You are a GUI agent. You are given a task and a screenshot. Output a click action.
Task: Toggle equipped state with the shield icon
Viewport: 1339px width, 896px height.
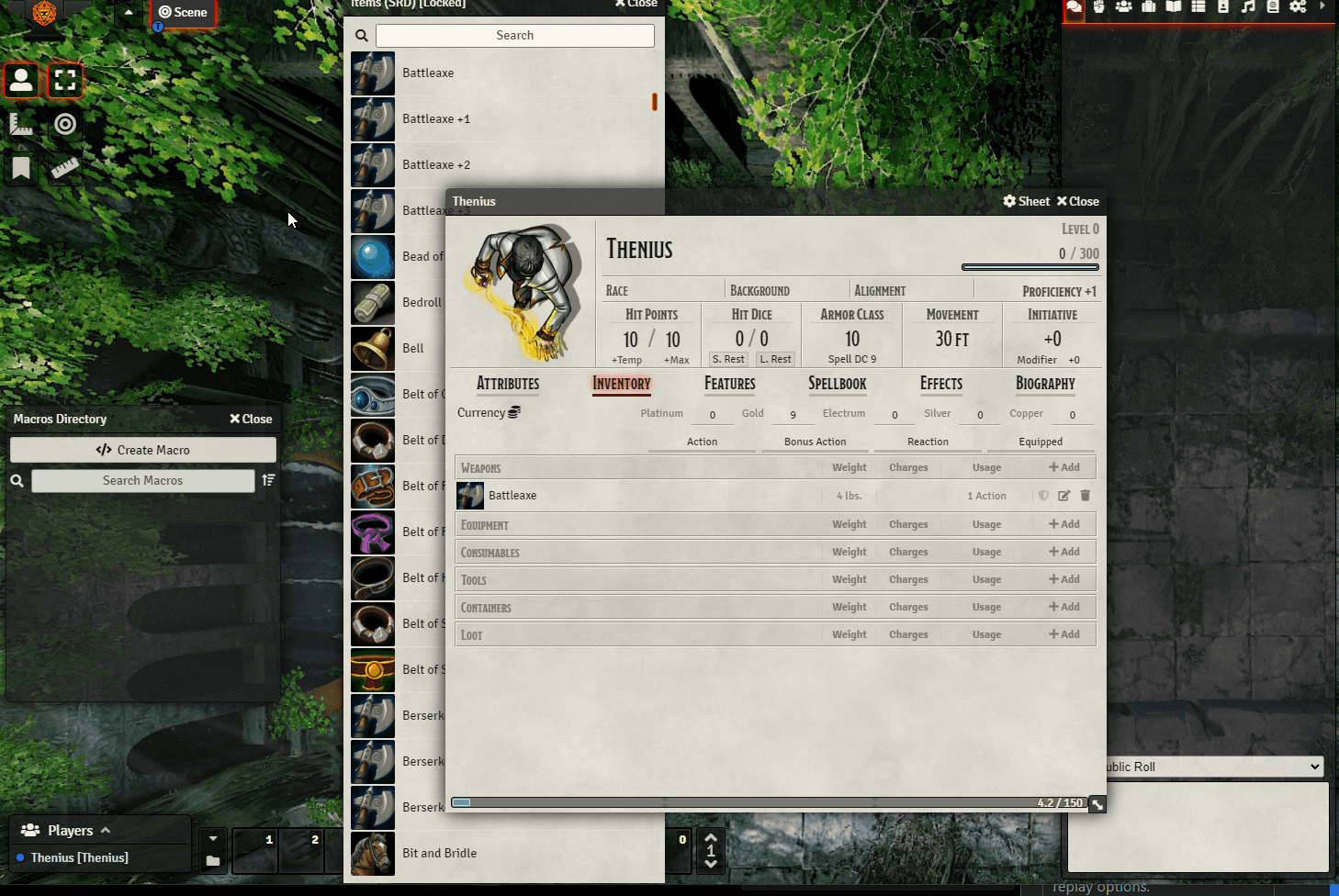click(x=1043, y=496)
